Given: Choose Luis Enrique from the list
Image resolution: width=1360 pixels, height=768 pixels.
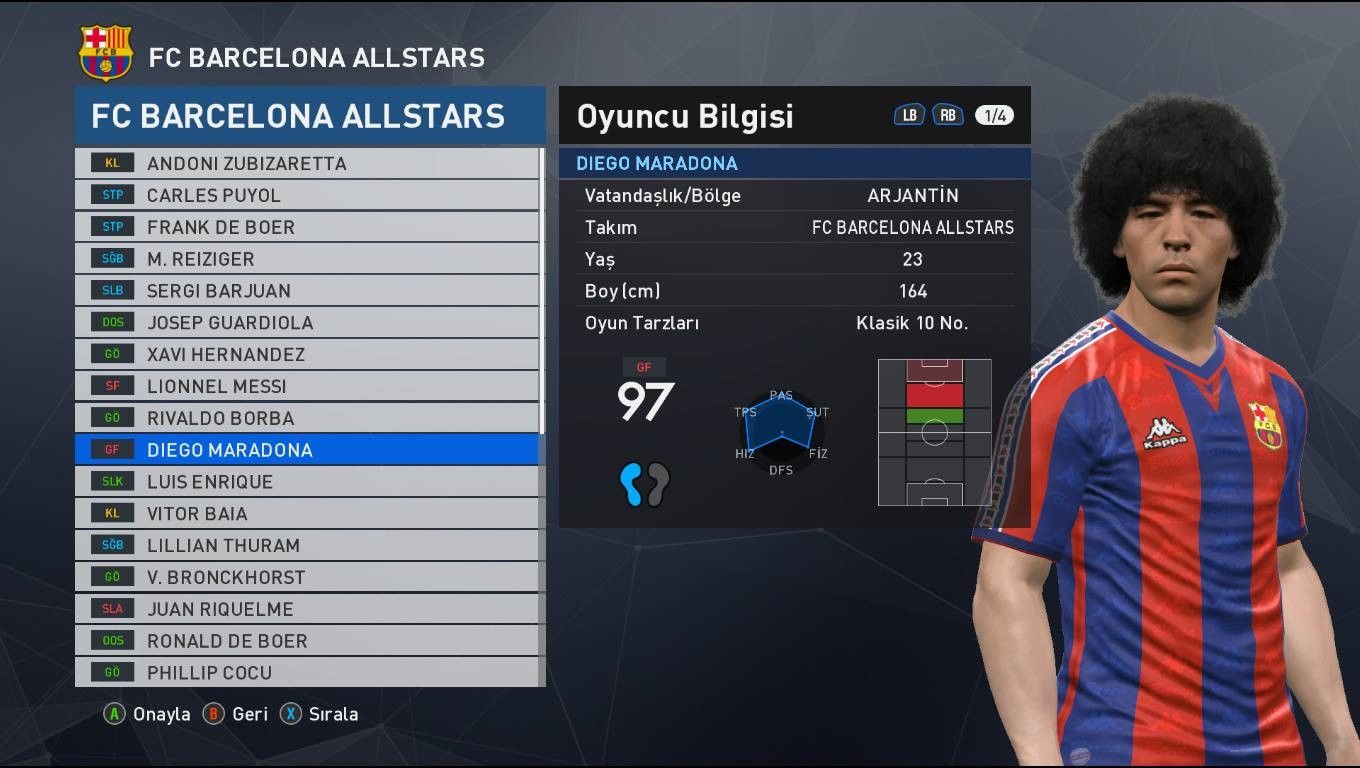Looking at the screenshot, I should pos(307,482).
